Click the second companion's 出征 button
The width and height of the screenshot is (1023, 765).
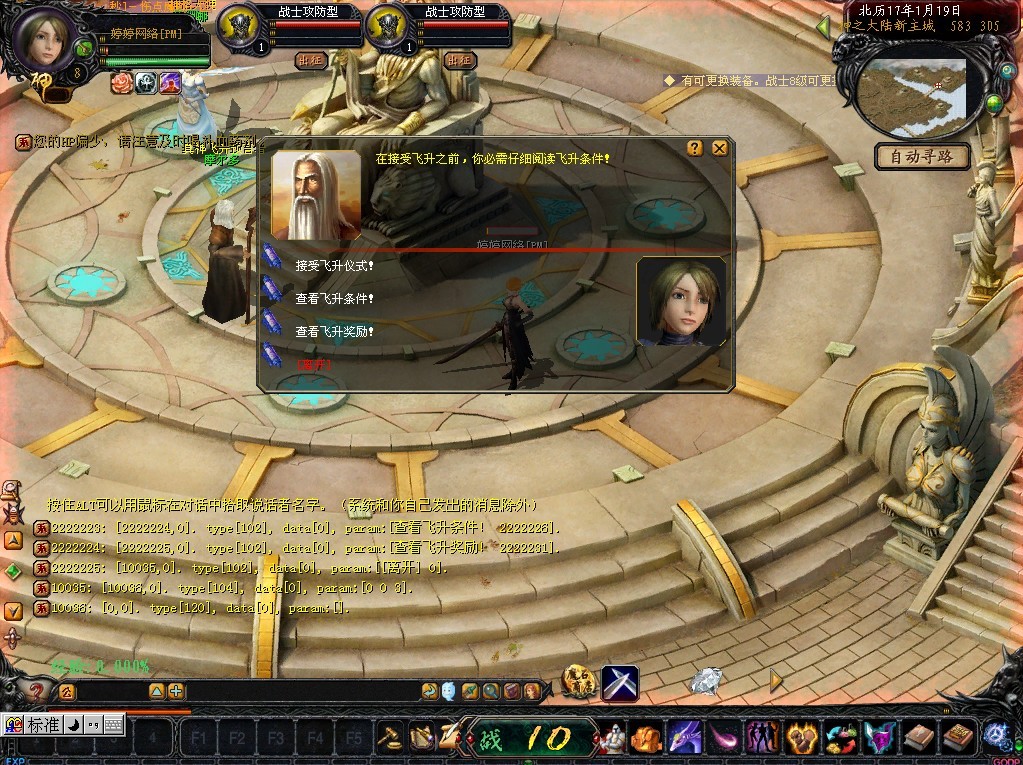coord(459,60)
